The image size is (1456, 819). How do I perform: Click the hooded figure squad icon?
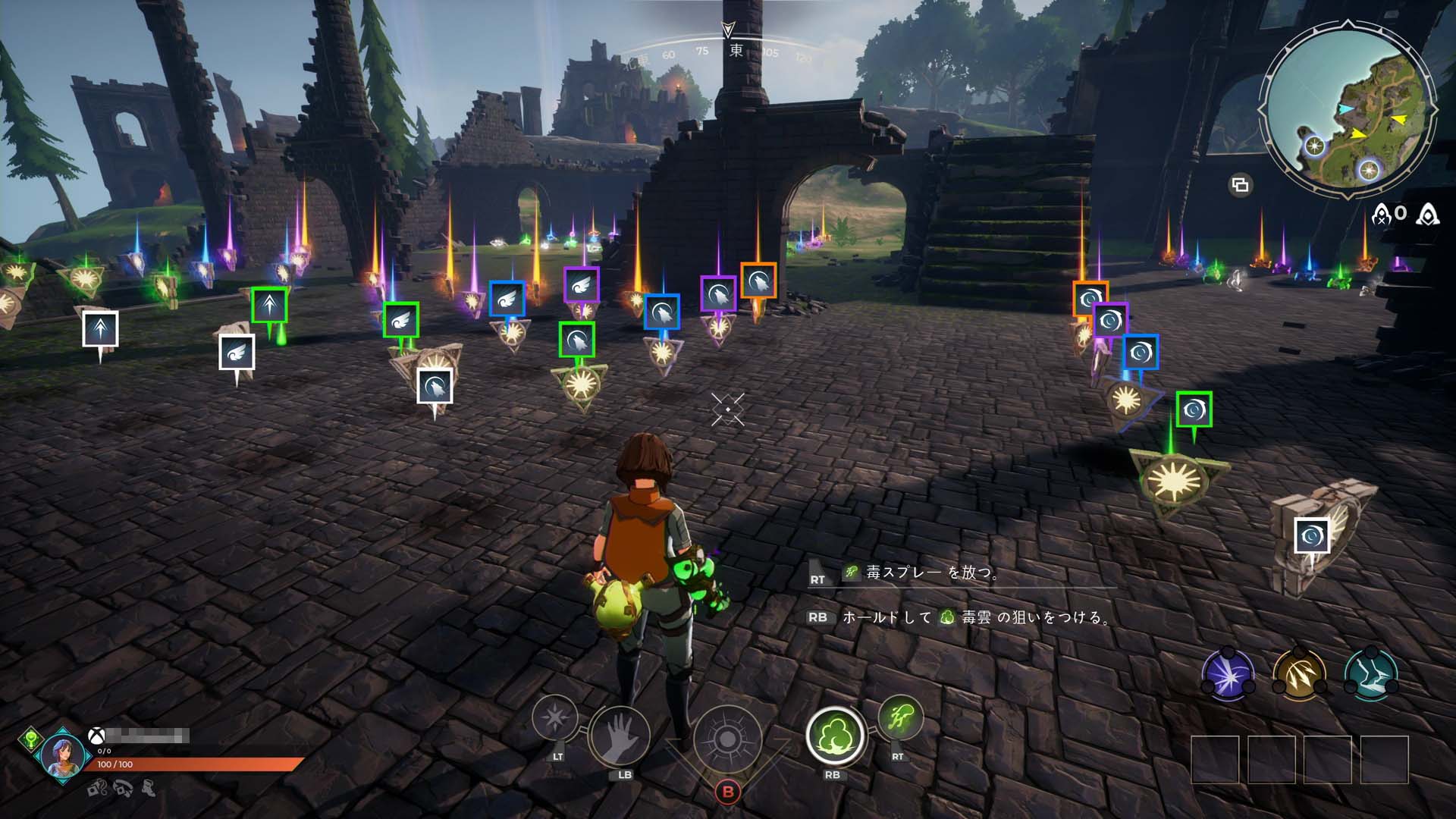pos(1428,215)
